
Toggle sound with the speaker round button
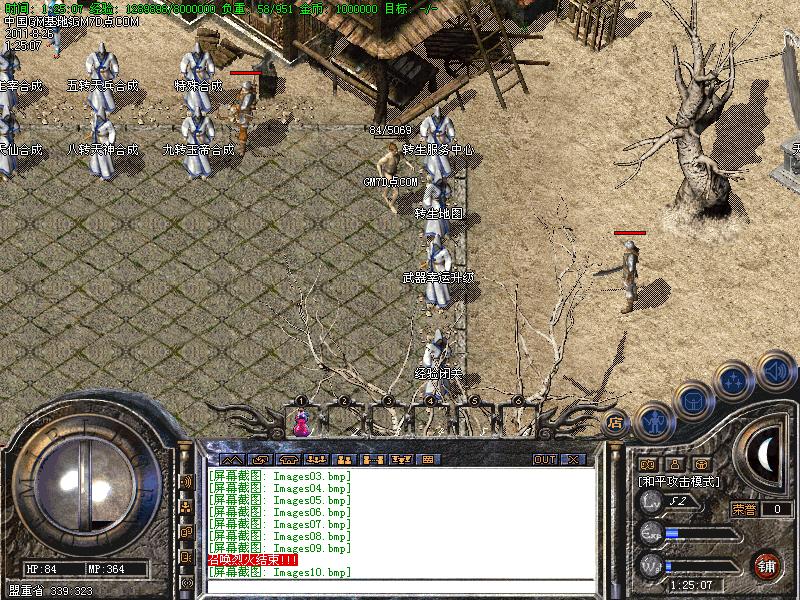coord(775,370)
